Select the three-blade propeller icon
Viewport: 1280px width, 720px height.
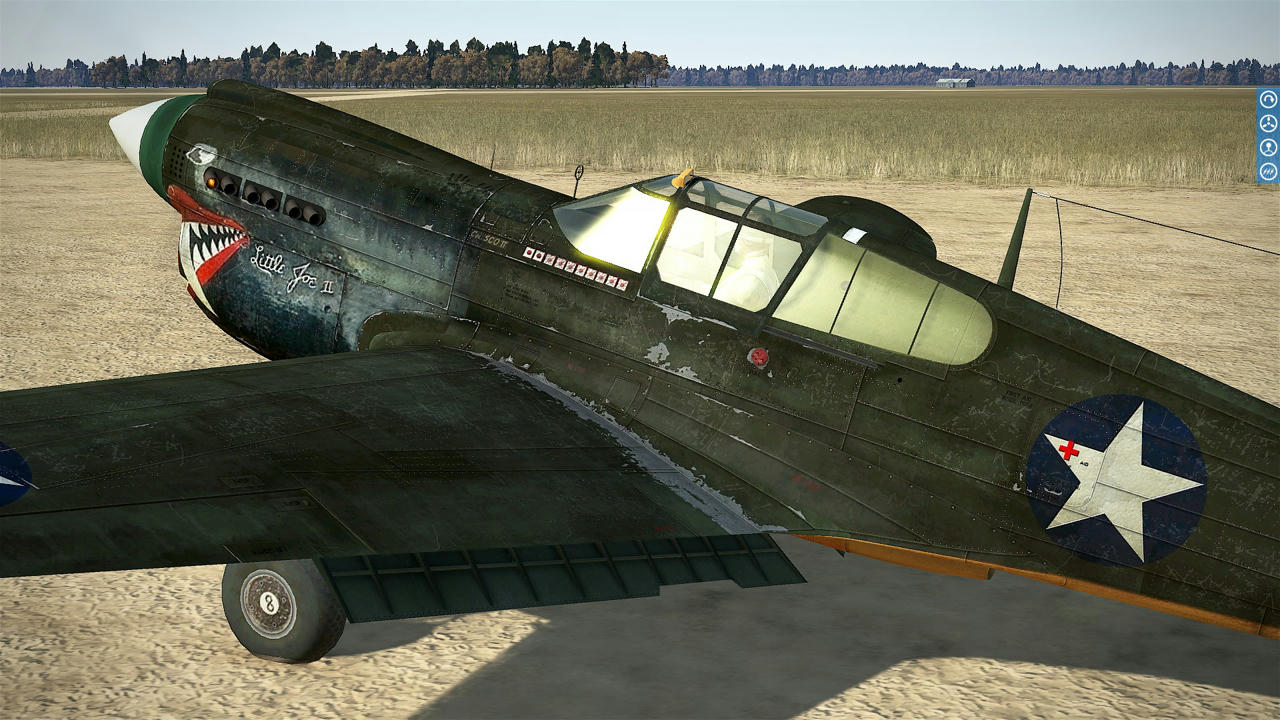click(x=1268, y=123)
